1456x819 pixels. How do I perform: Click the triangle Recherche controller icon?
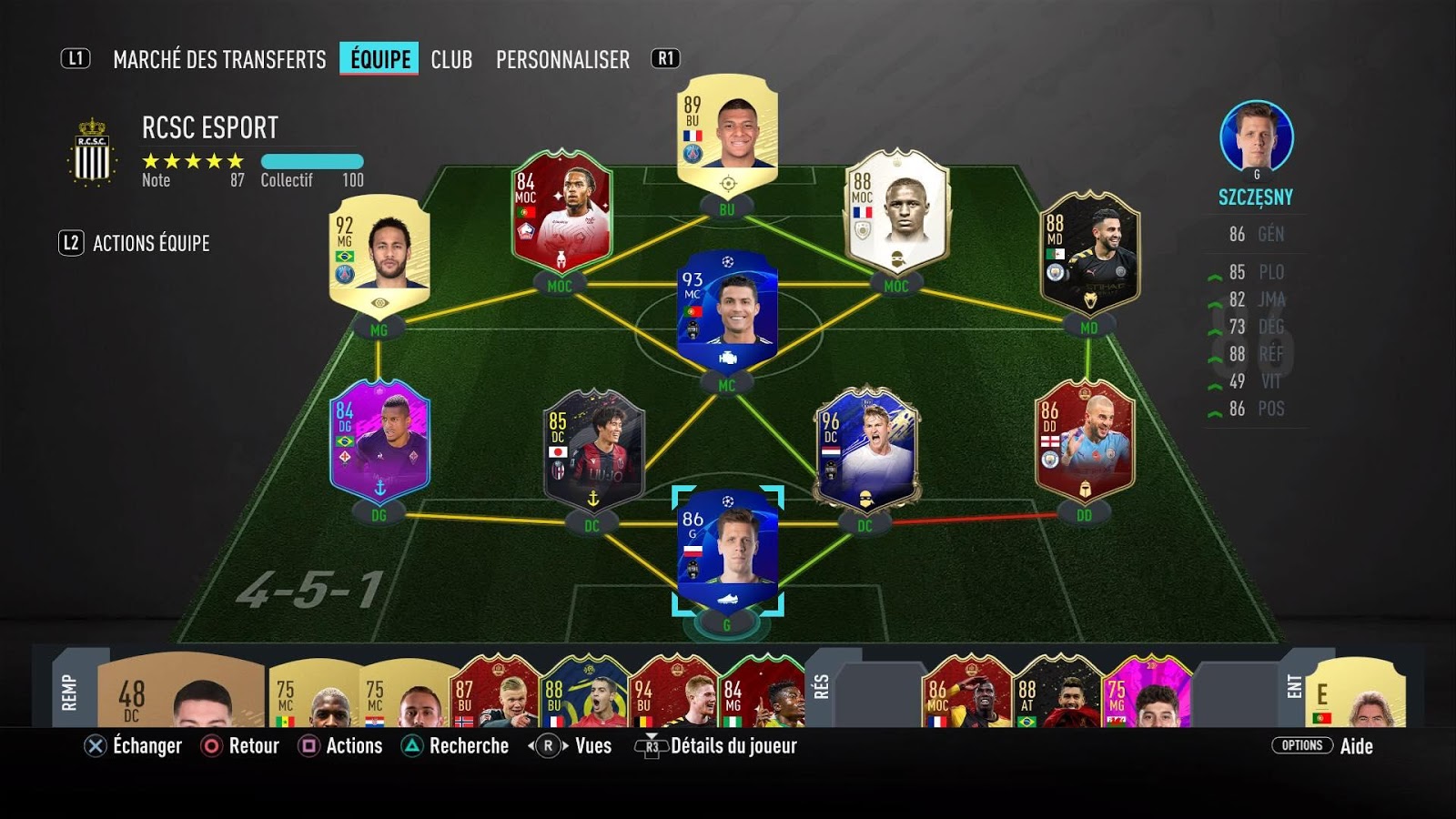click(414, 746)
